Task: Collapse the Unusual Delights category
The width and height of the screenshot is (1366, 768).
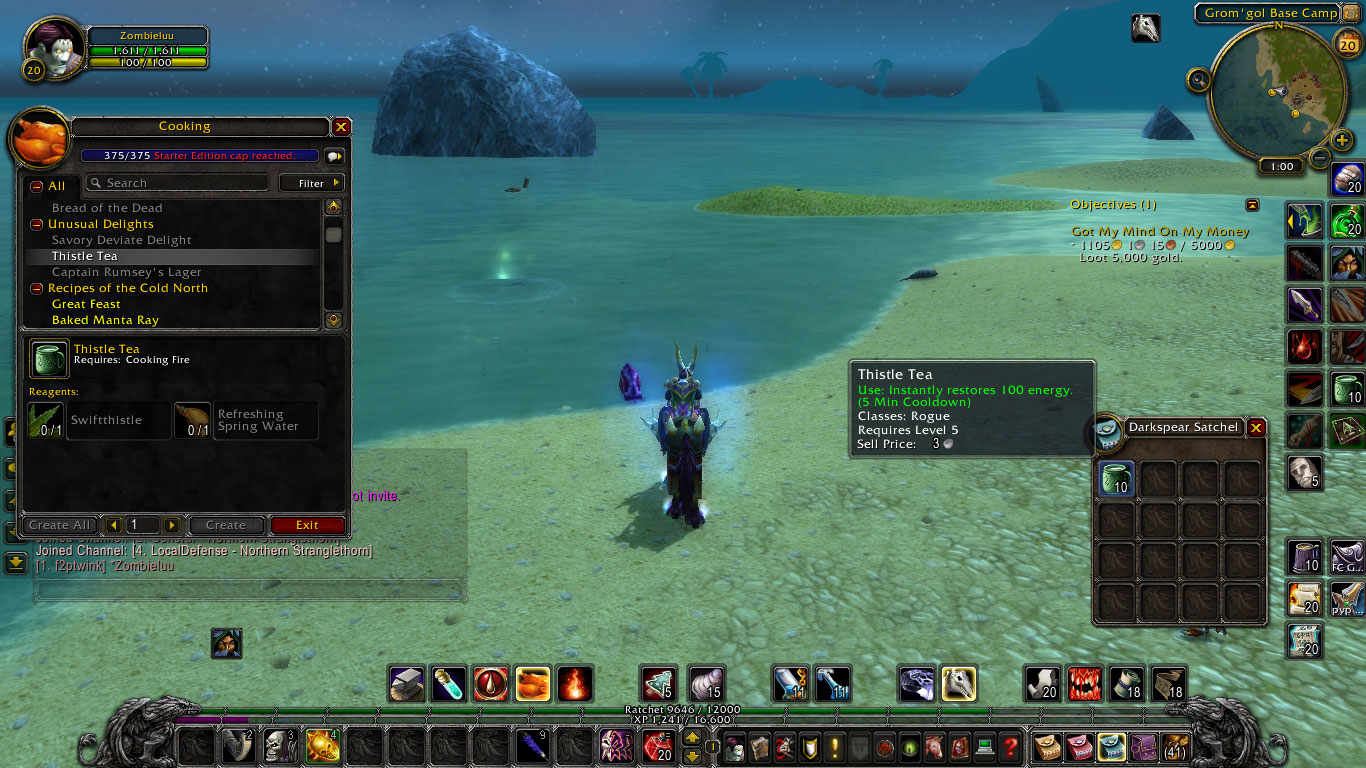Action: (x=36, y=224)
